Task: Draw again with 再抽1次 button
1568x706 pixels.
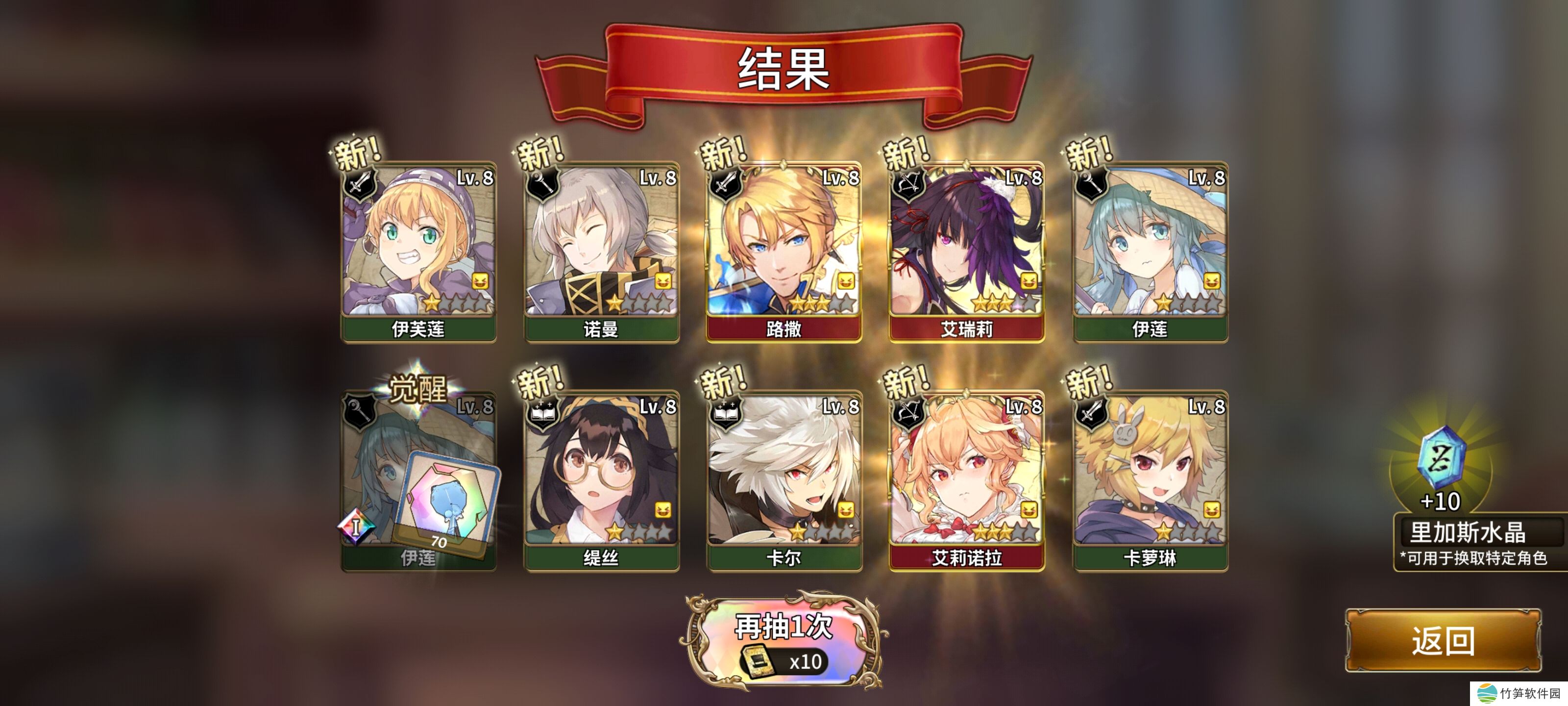Action: (784, 641)
